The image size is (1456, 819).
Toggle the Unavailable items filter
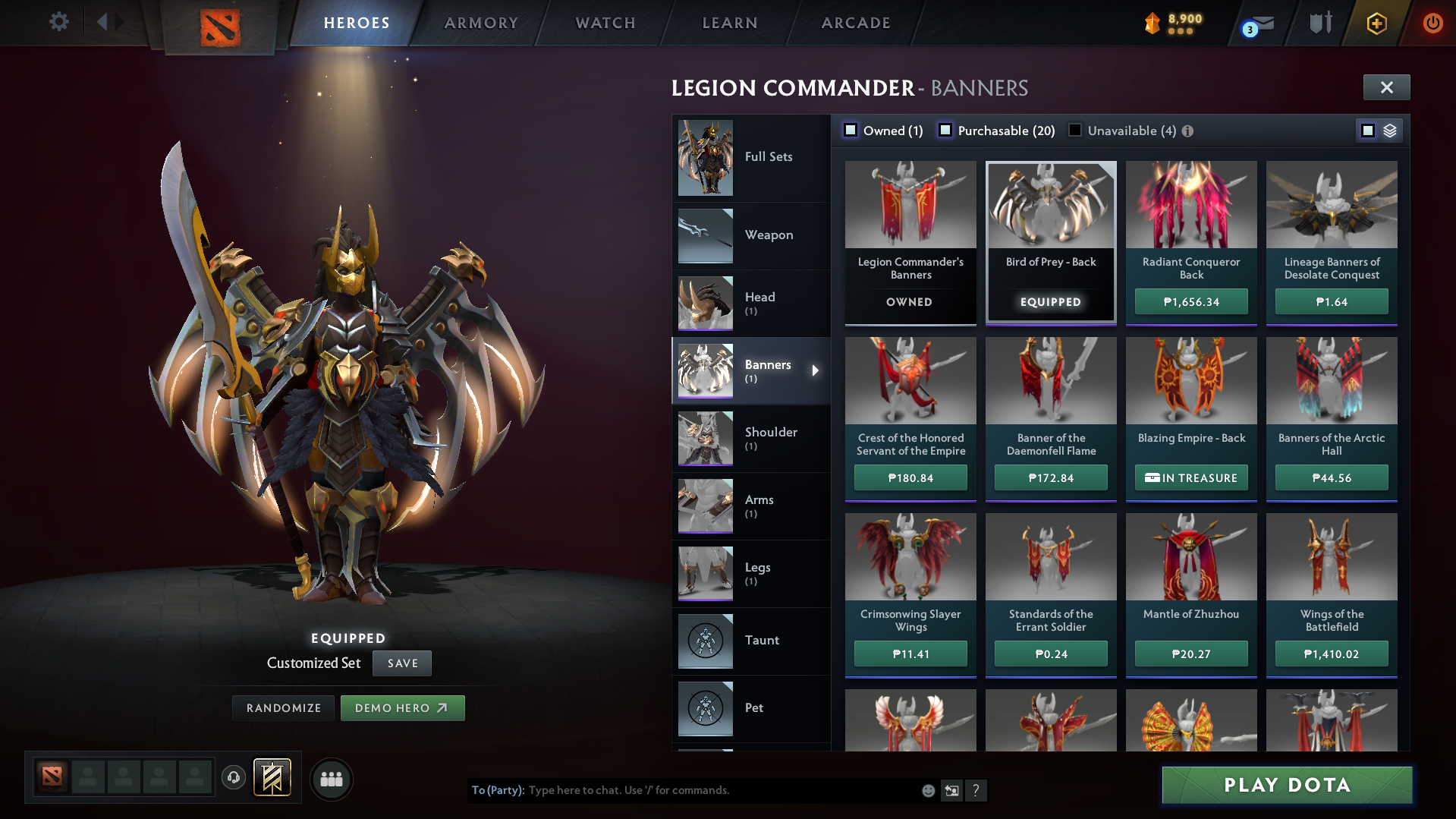tap(1074, 131)
